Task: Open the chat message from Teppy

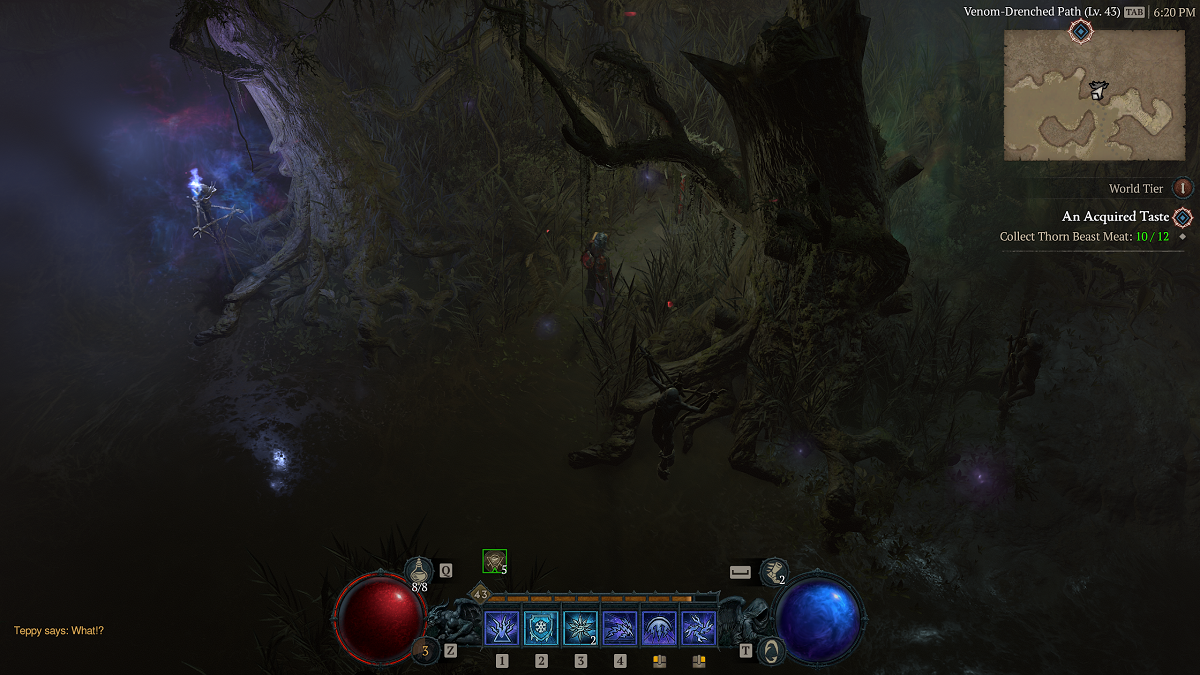Action: point(59,631)
